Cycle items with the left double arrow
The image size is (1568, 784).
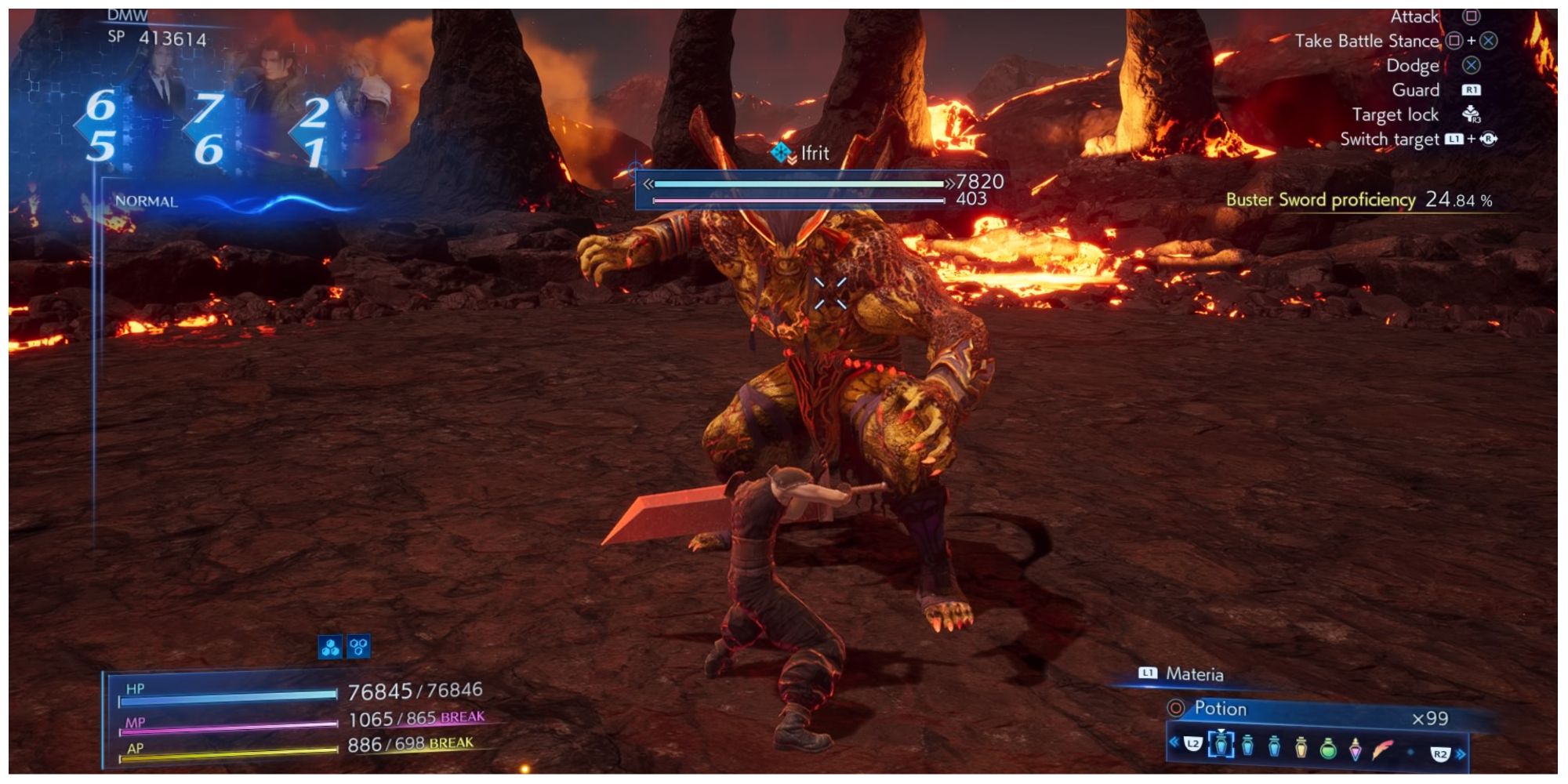[x=1174, y=742]
